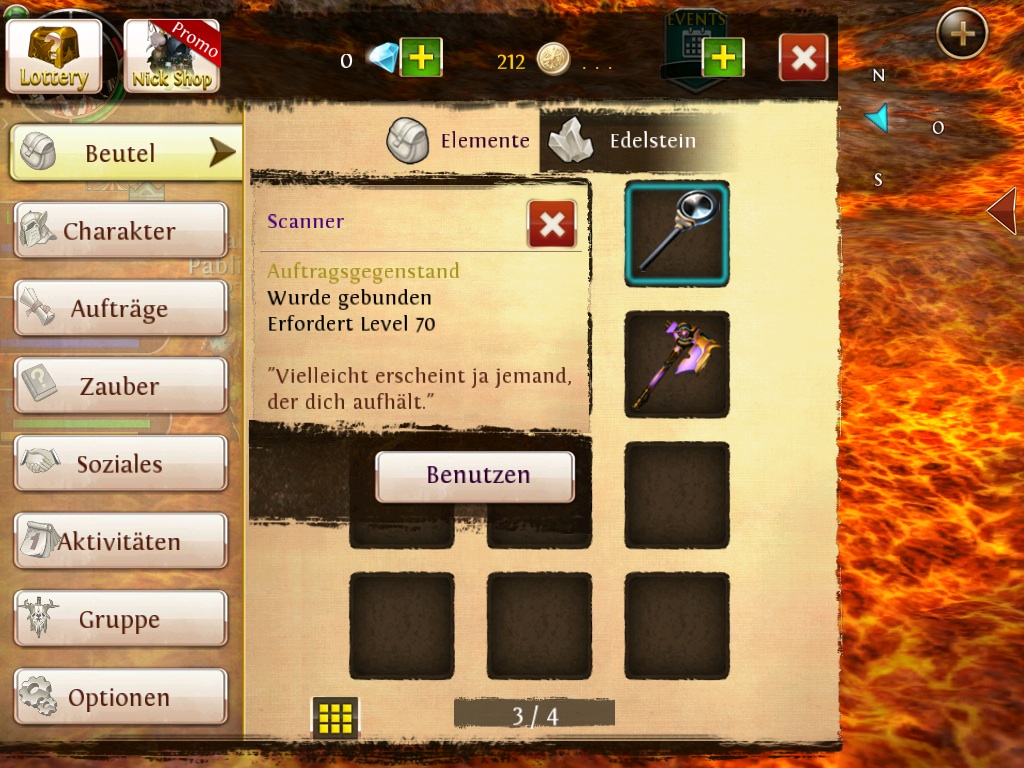The image size is (1024, 768).
Task: Choose the Gruppe menu entry
Action: tap(120, 620)
